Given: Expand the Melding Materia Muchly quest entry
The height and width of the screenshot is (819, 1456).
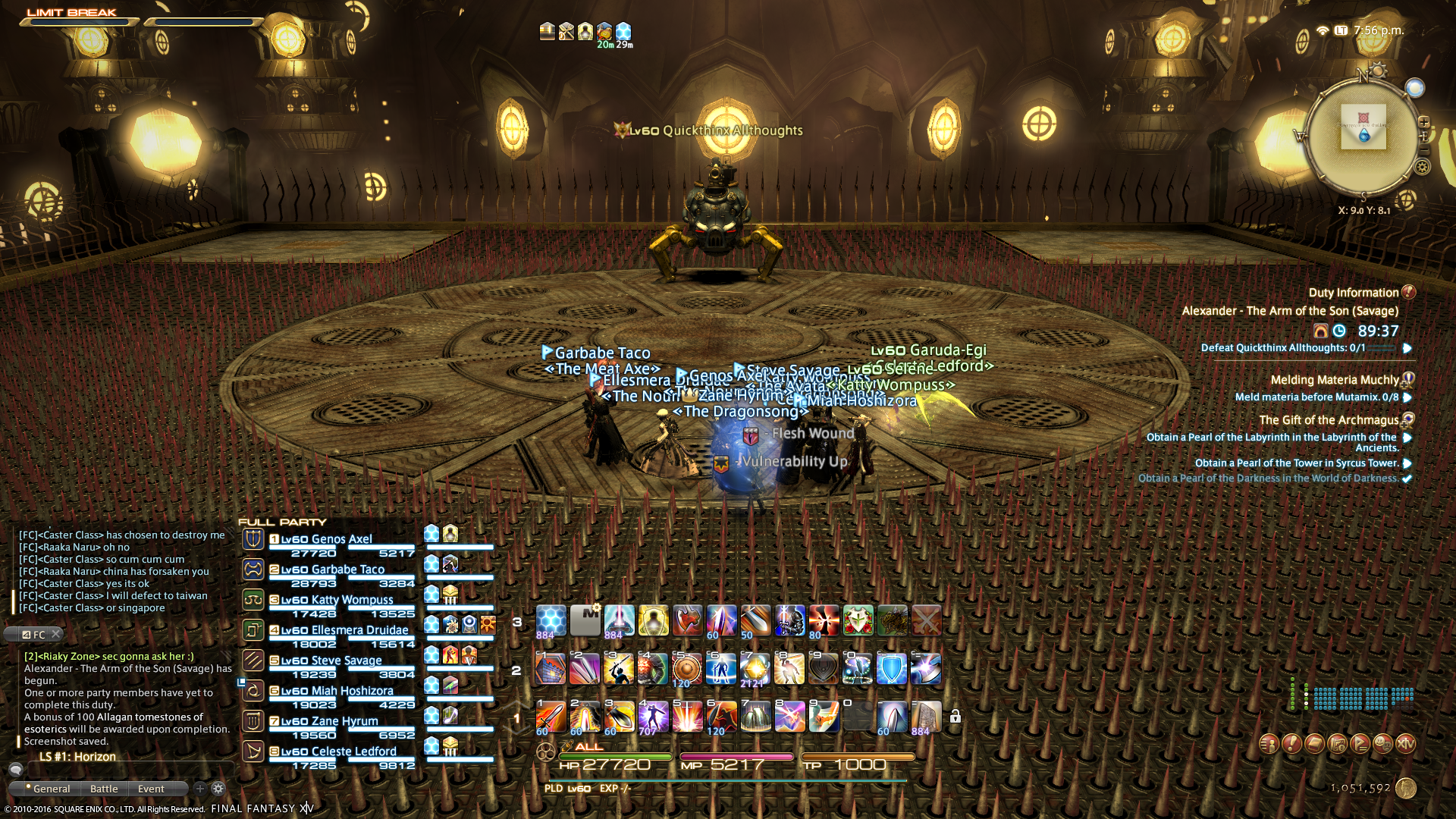Looking at the screenshot, I should coord(1408,380).
